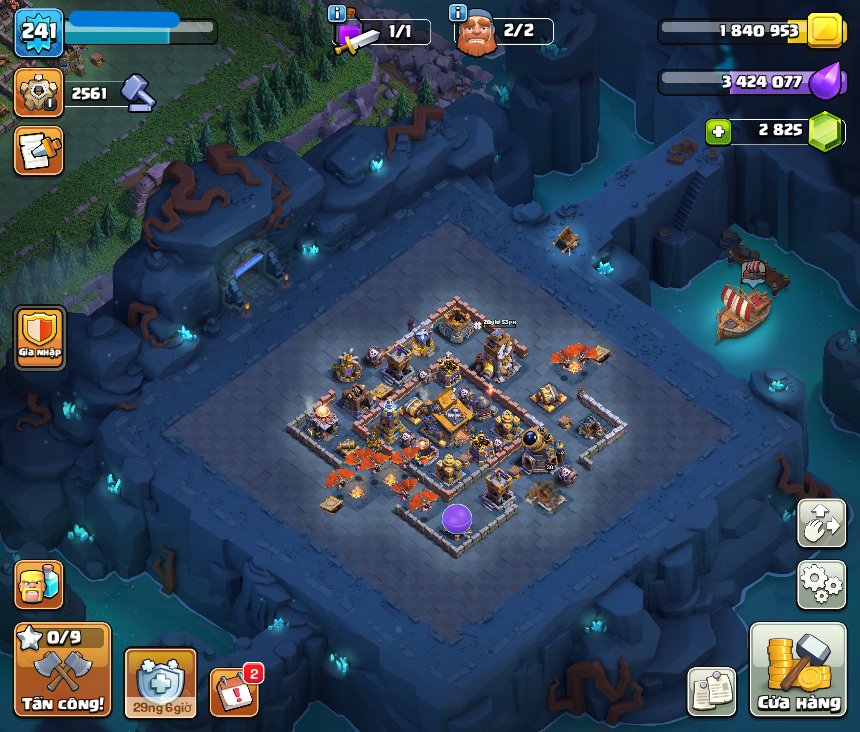Open the shield button showing 29ng 6giờ
Image resolution: width=860 pixels, height=732 pixels.
tap(160, 682)
